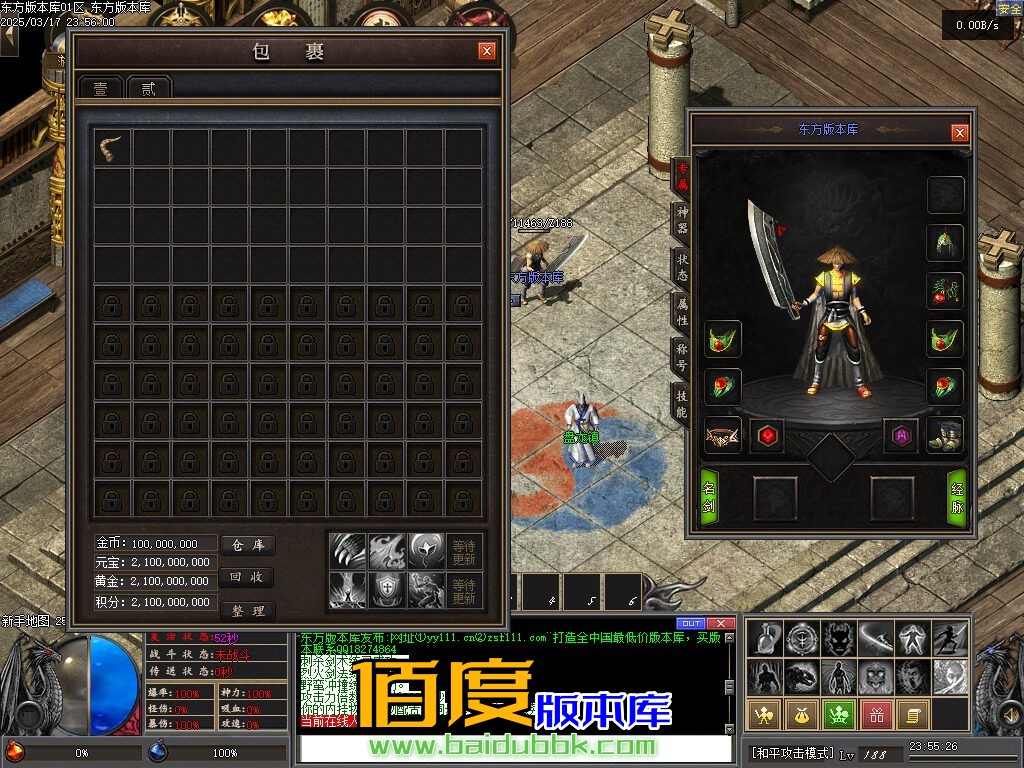Select the equipped helmet slot
The width and height of the screenshot is (1024, 768).
[945, 242]
